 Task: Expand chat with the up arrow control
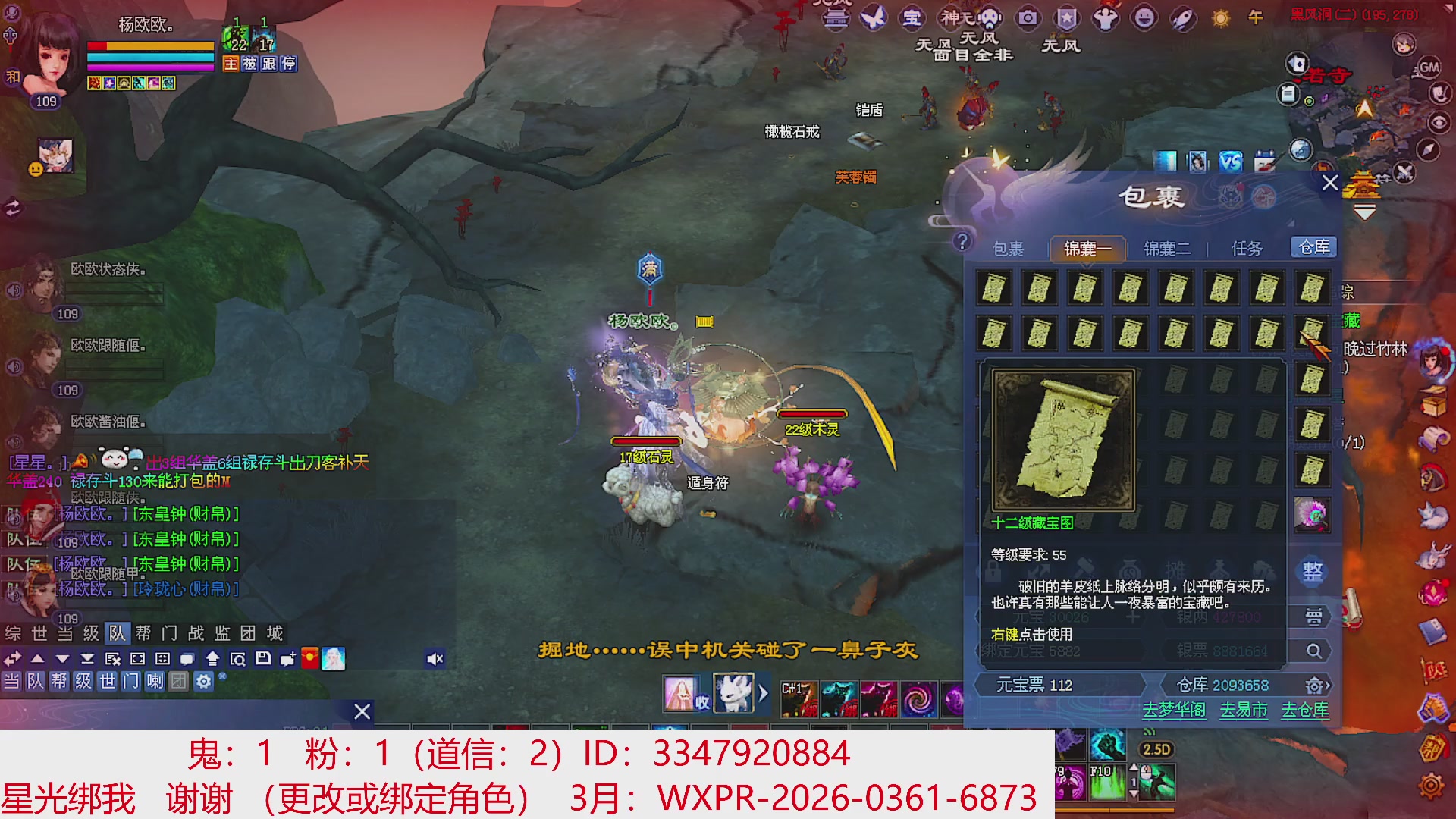pyautogui.click(x=36, y=658)
